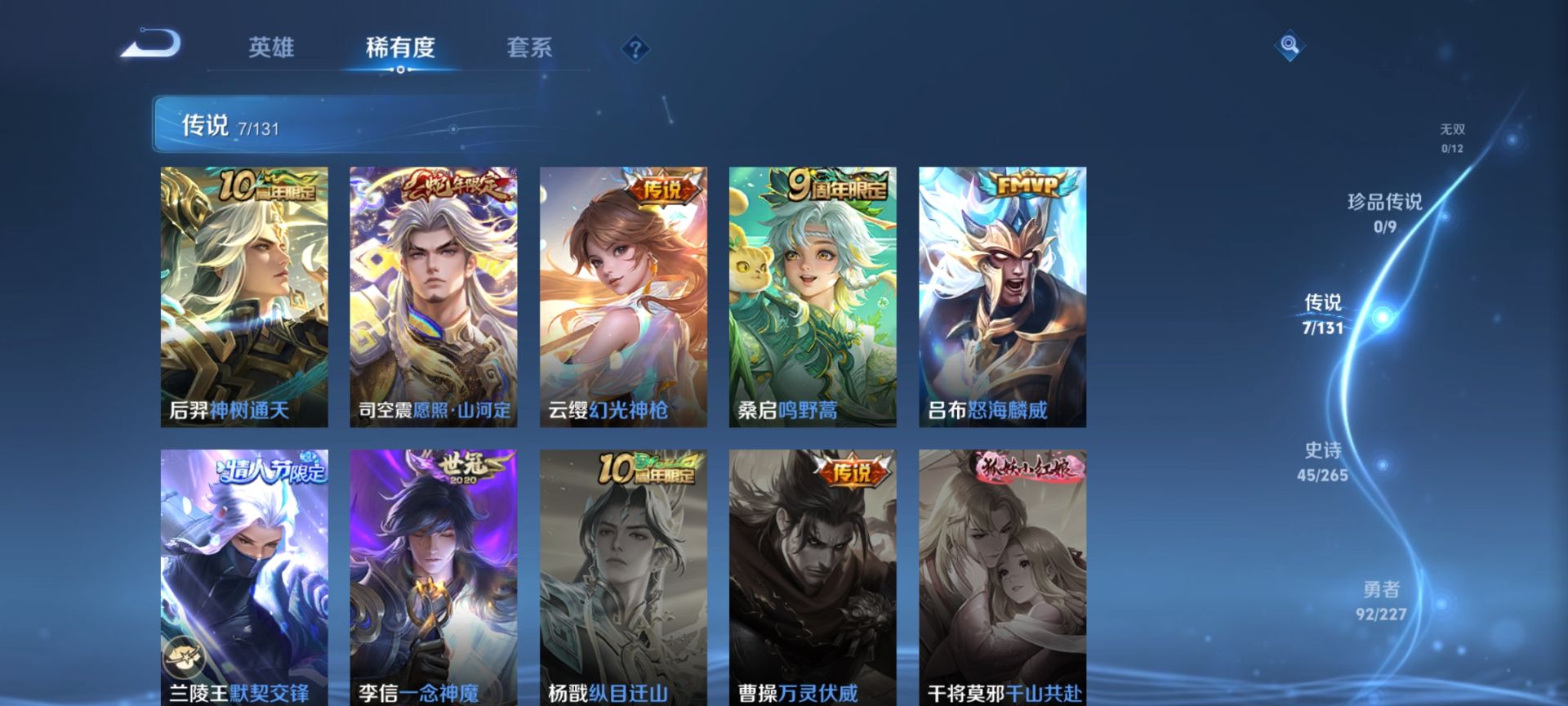The height and width of the screenshot is (706, 1568).
Task: Switch to the 史诗 rarity tier
Action: 1322,462
